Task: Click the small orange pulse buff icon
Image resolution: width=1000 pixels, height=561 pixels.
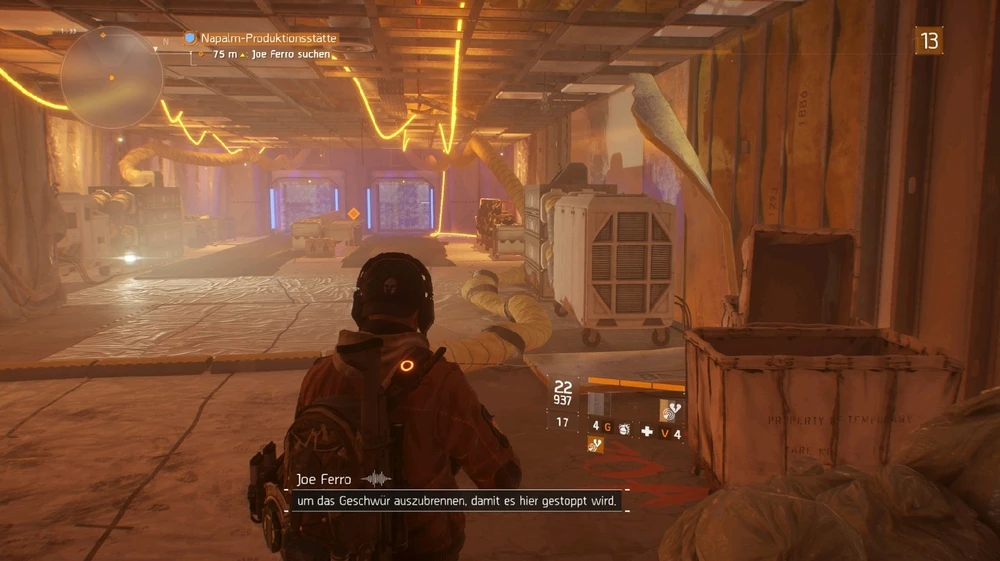Action: point(596,446)
